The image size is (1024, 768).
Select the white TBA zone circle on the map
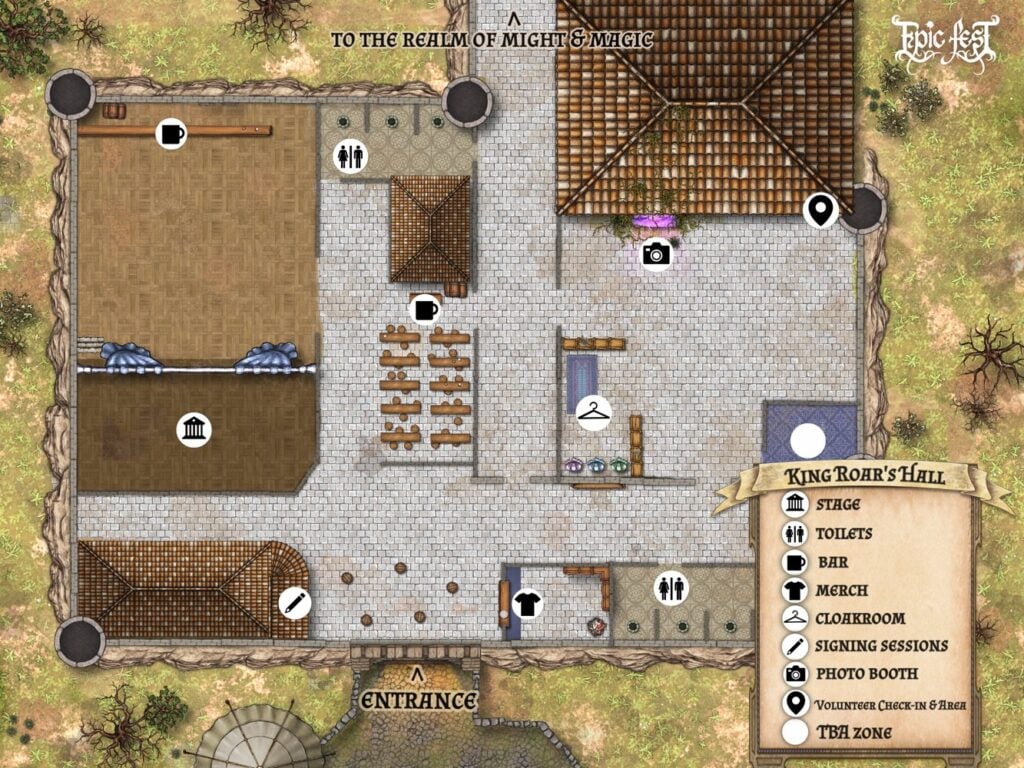808,442
